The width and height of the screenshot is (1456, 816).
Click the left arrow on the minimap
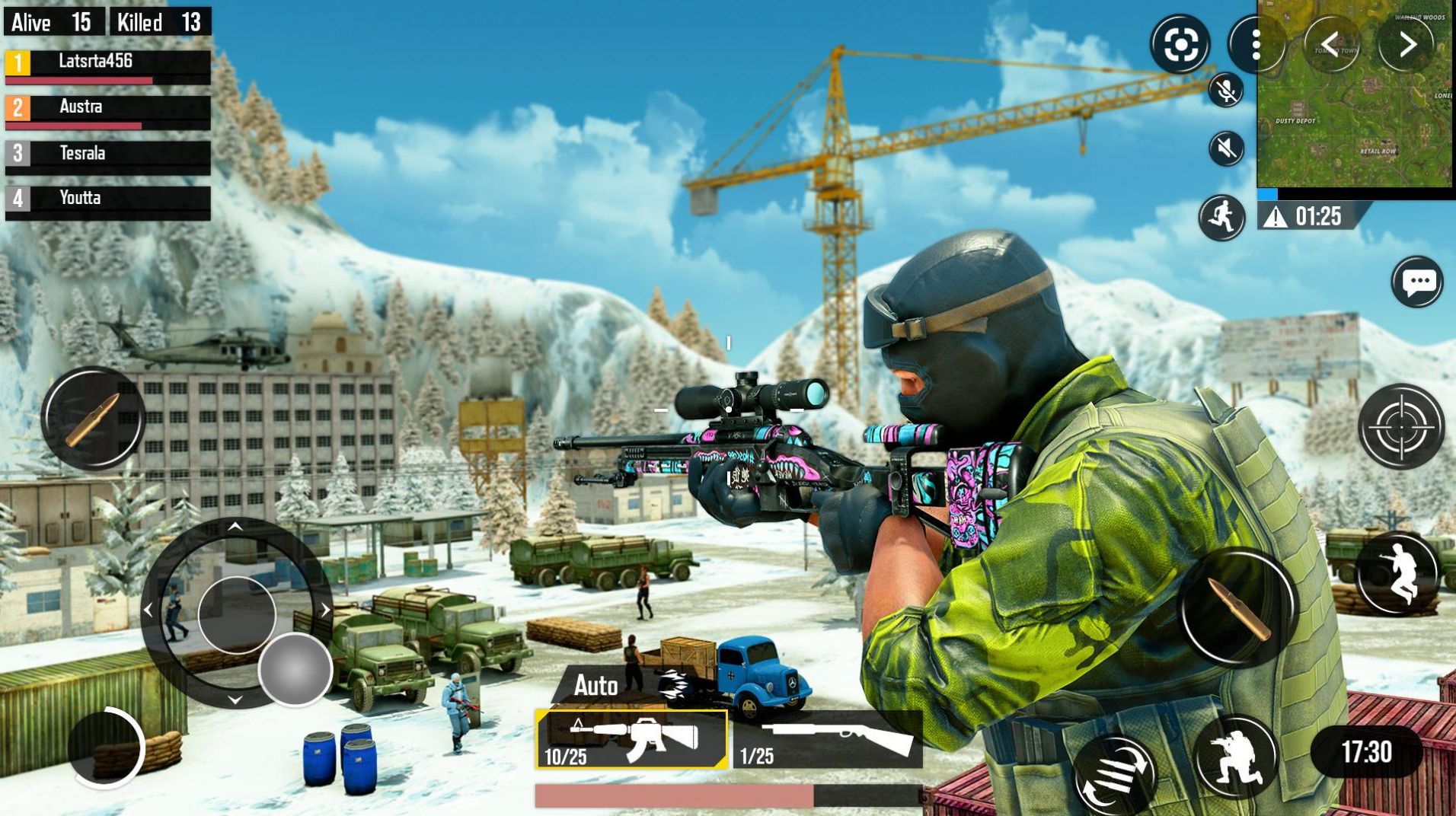tap(1330, 44)
